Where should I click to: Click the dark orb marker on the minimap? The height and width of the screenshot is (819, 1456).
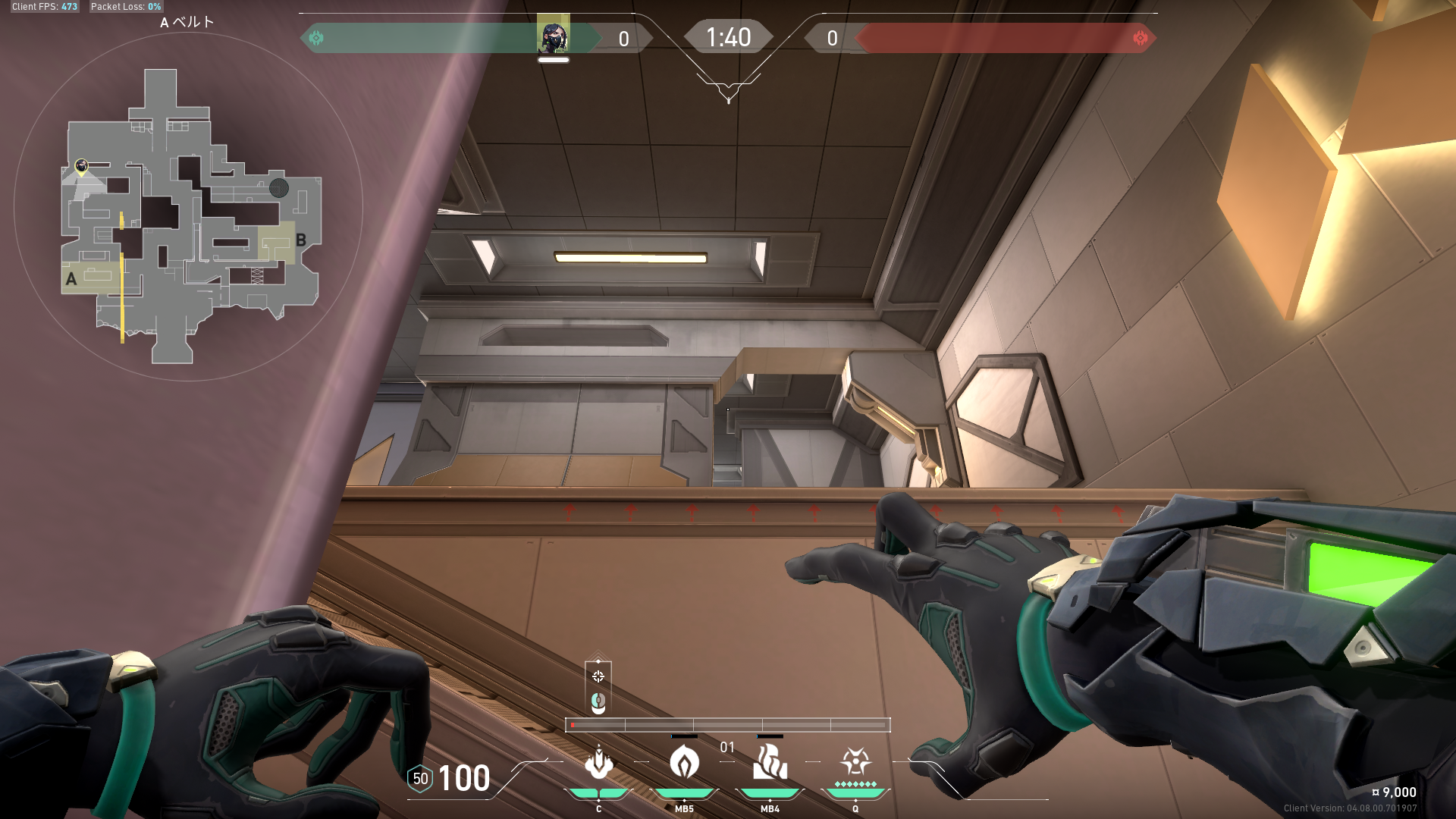click(278, 188)
